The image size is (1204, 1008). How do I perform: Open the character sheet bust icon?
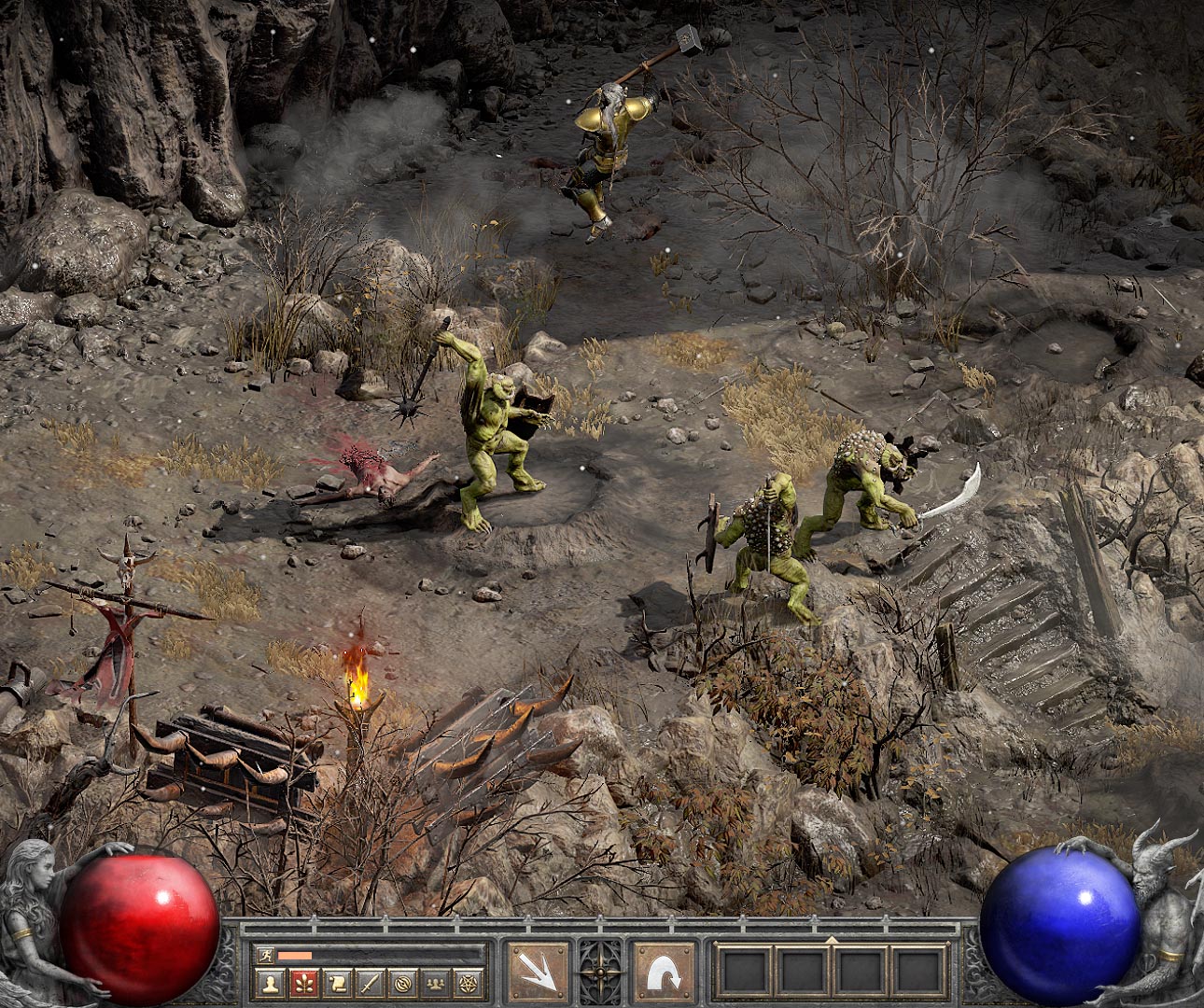point(271,982)
